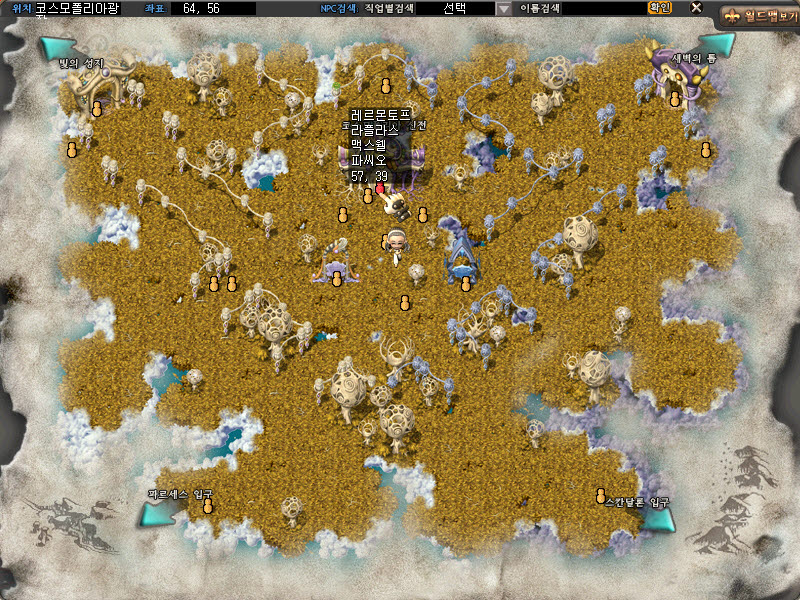
Task: Take the 스칸달론 입구 exit arrow
Action: [658, 519]
